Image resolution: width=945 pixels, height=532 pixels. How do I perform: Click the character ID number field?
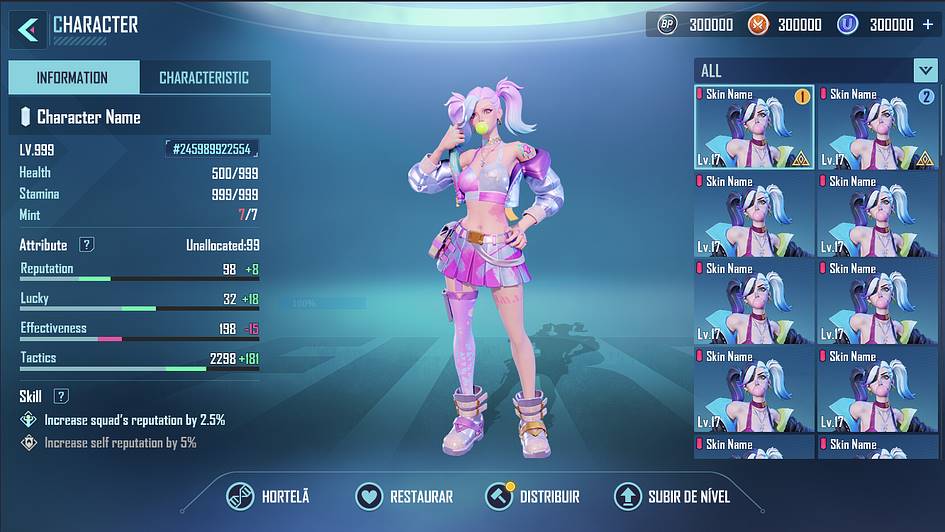pyautogui.click(x=212, y=149)
